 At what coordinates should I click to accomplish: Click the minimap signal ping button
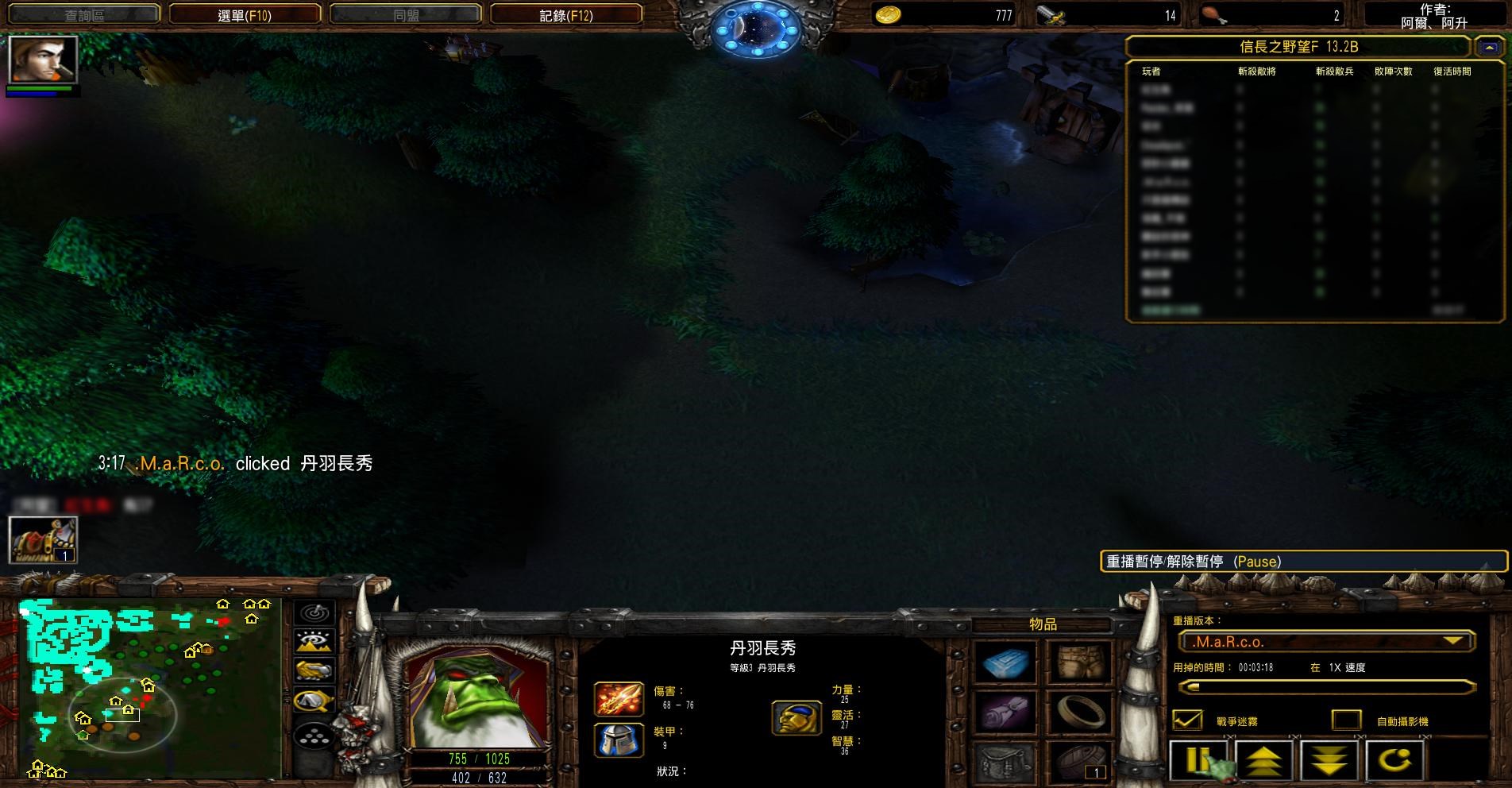(314, 612)
